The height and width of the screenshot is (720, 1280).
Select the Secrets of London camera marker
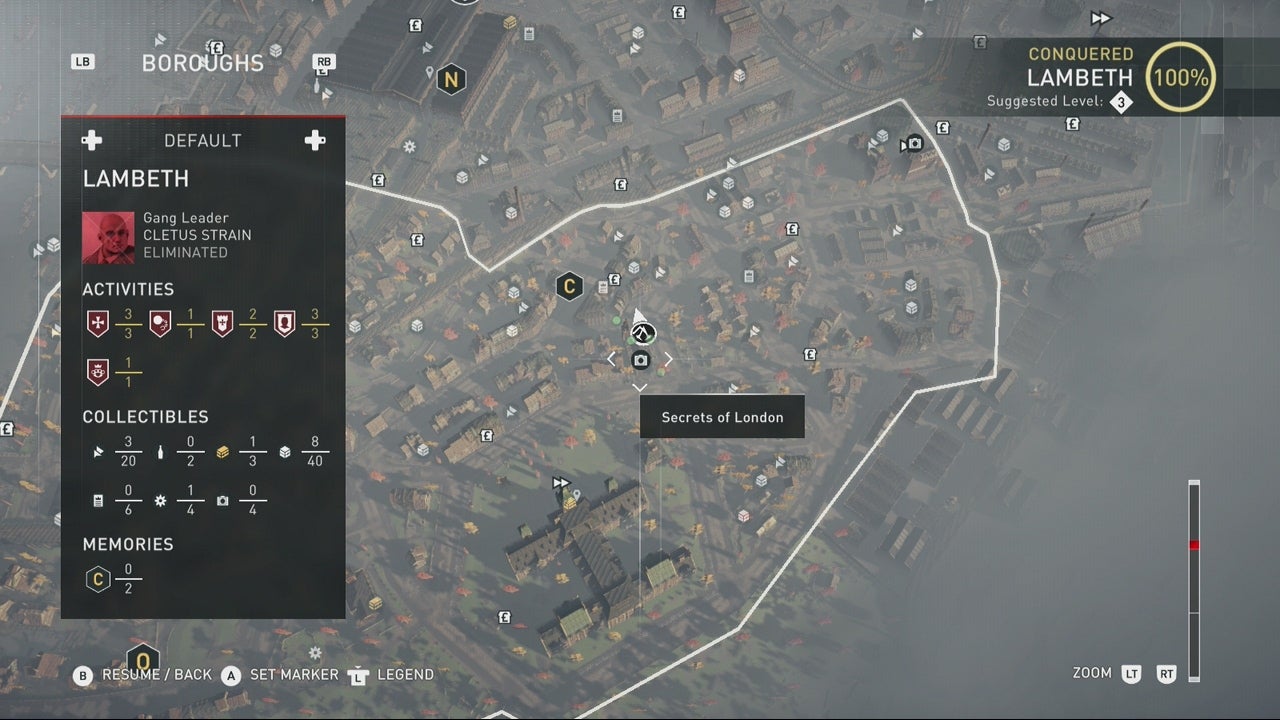pyautogui.click(x=640, y=359)
